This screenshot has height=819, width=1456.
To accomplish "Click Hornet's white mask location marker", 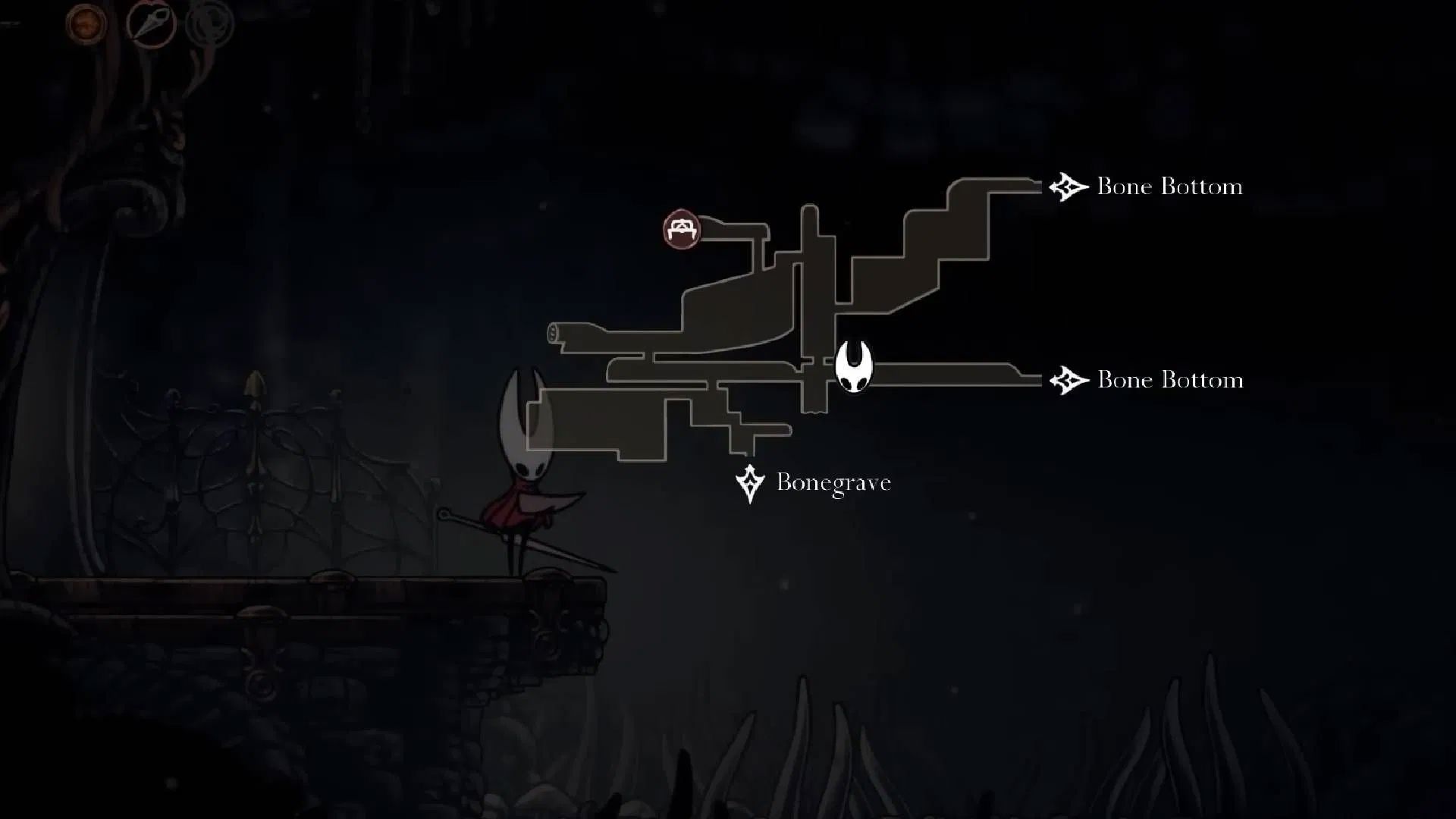I will click(x=854, y=367).
